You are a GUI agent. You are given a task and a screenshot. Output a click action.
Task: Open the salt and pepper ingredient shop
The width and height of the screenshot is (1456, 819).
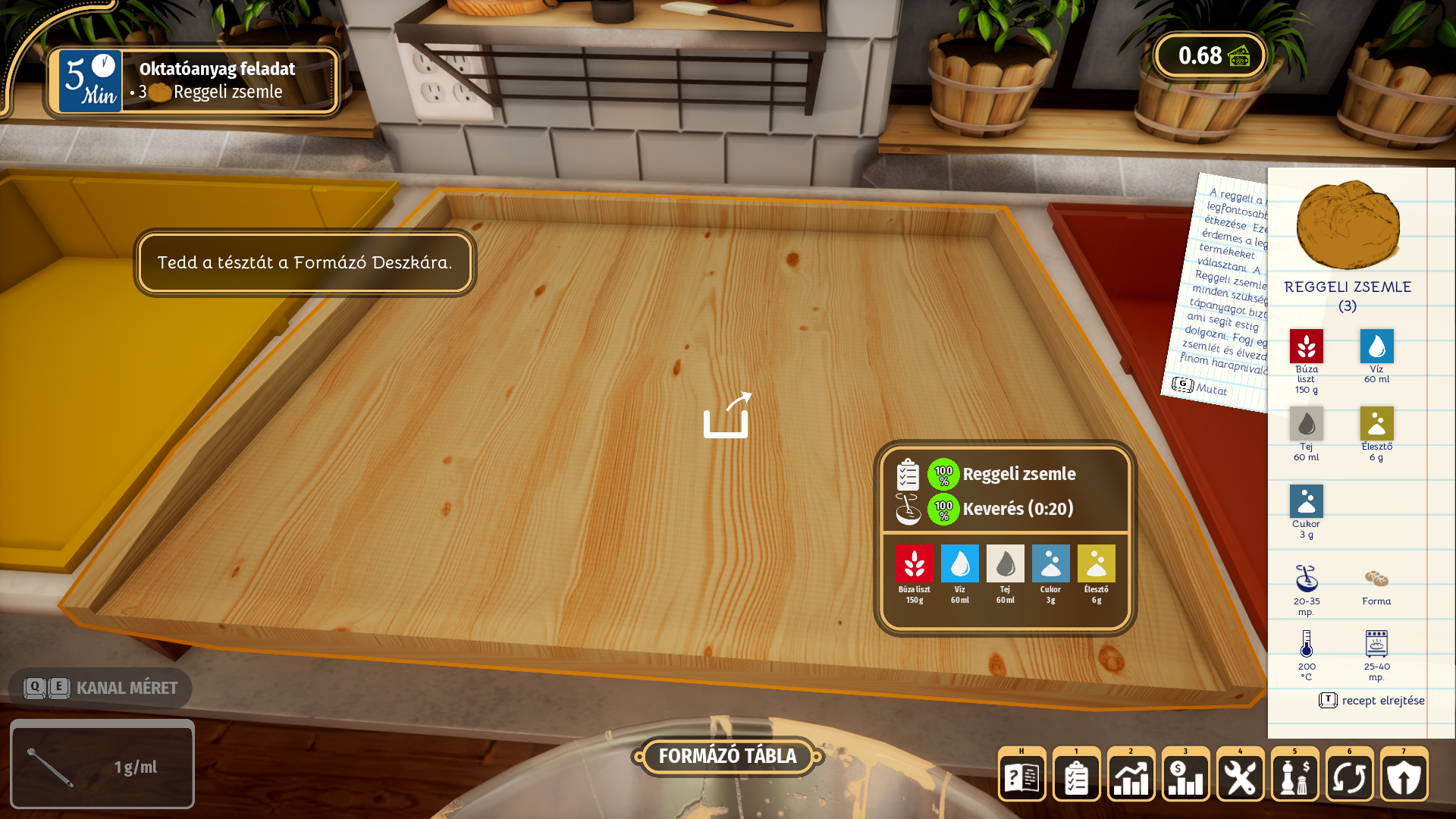tap(1294, 777)
